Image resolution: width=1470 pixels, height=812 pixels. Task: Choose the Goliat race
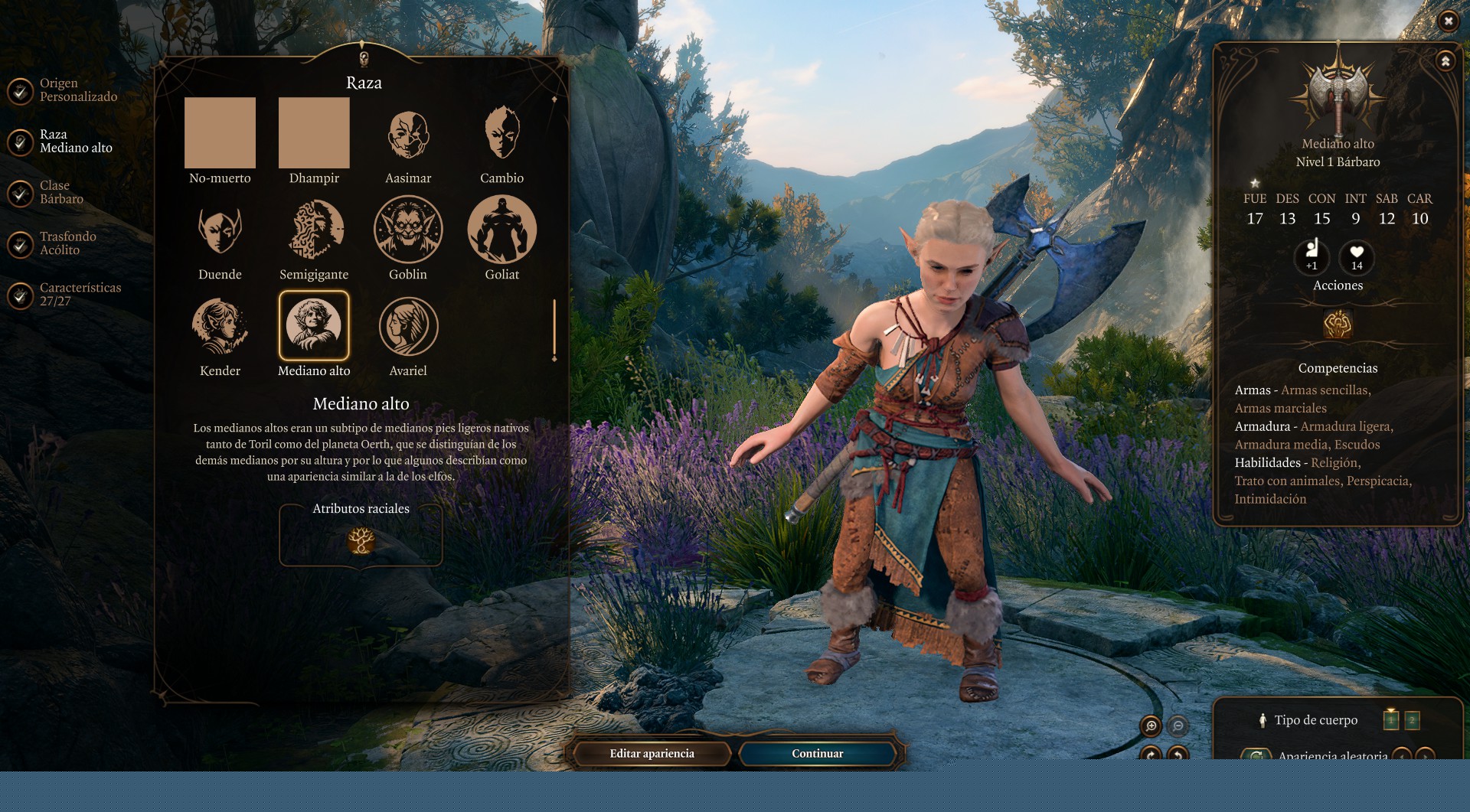point(502,230)
